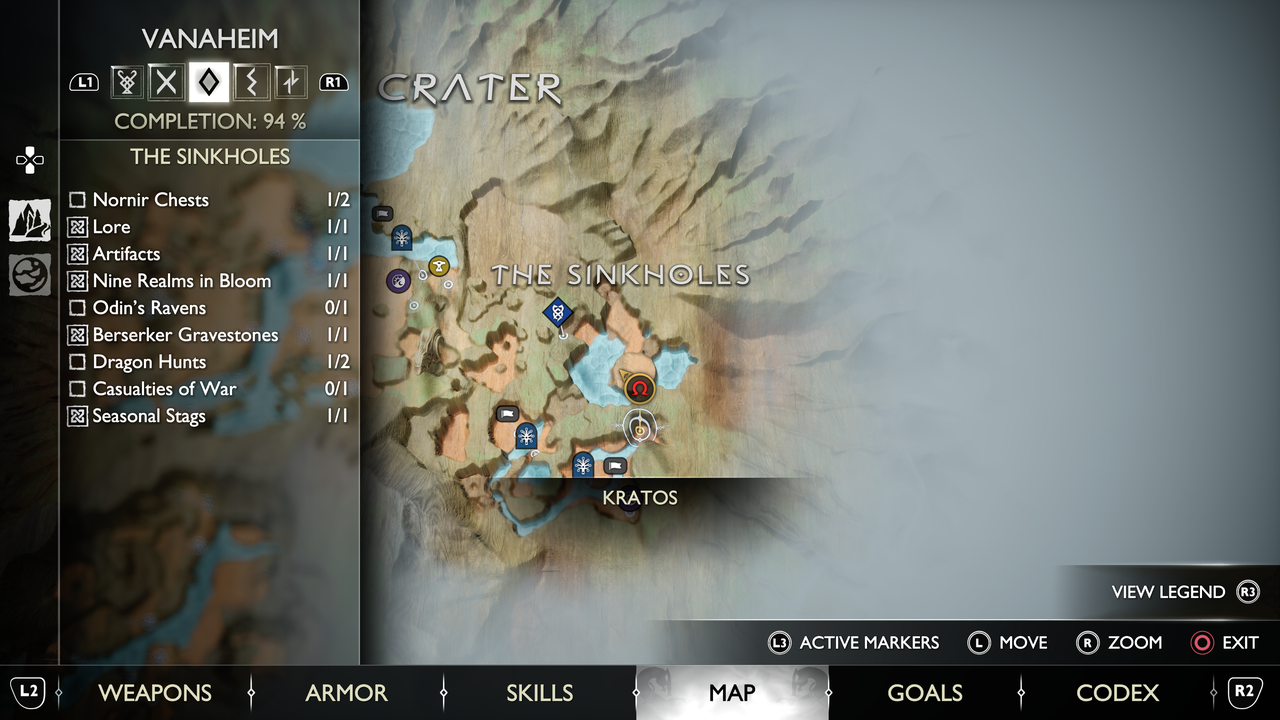The image size is (1280, 720).
Task: Click the yellow anvil shop icon on the map
Action: (439, 264)
